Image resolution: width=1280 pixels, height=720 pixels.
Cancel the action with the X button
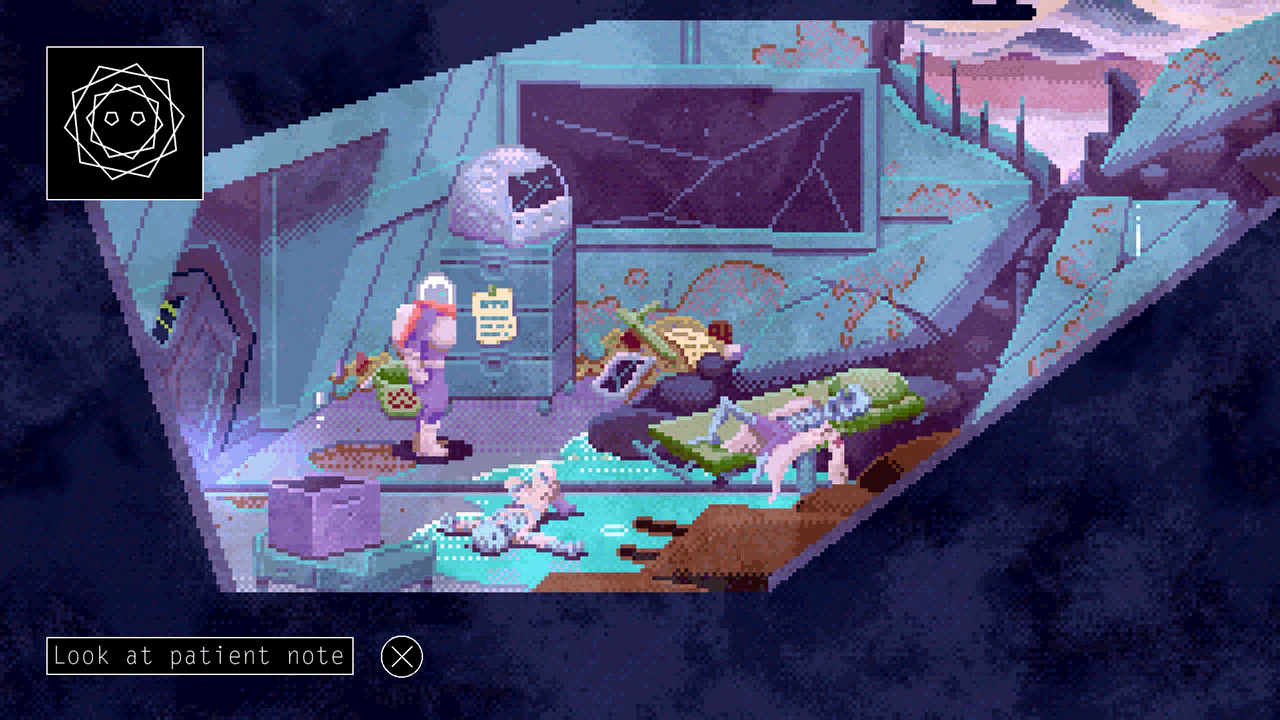pos(402,657)
